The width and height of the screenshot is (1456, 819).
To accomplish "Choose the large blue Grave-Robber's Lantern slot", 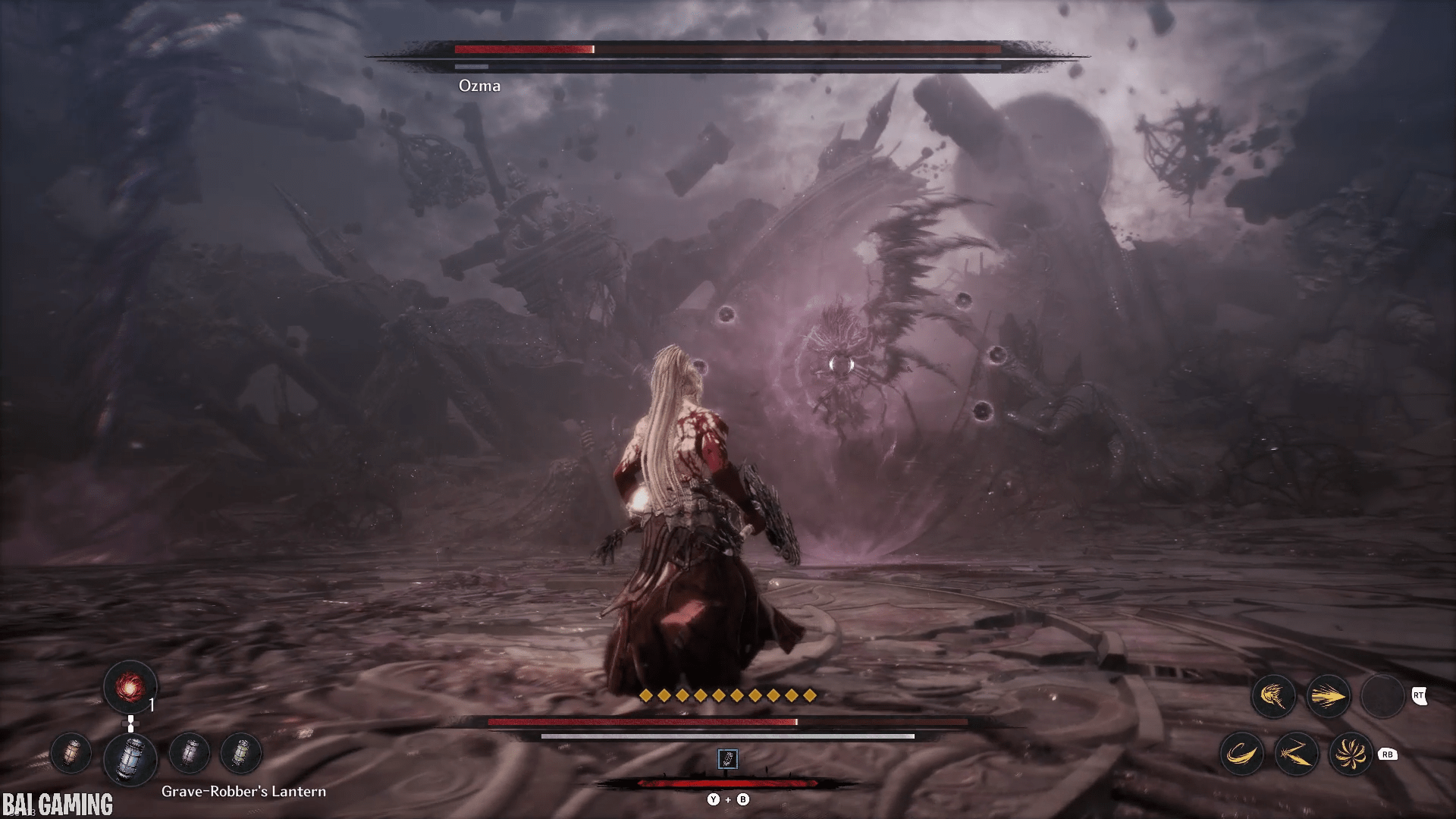I will coord(130,757).
